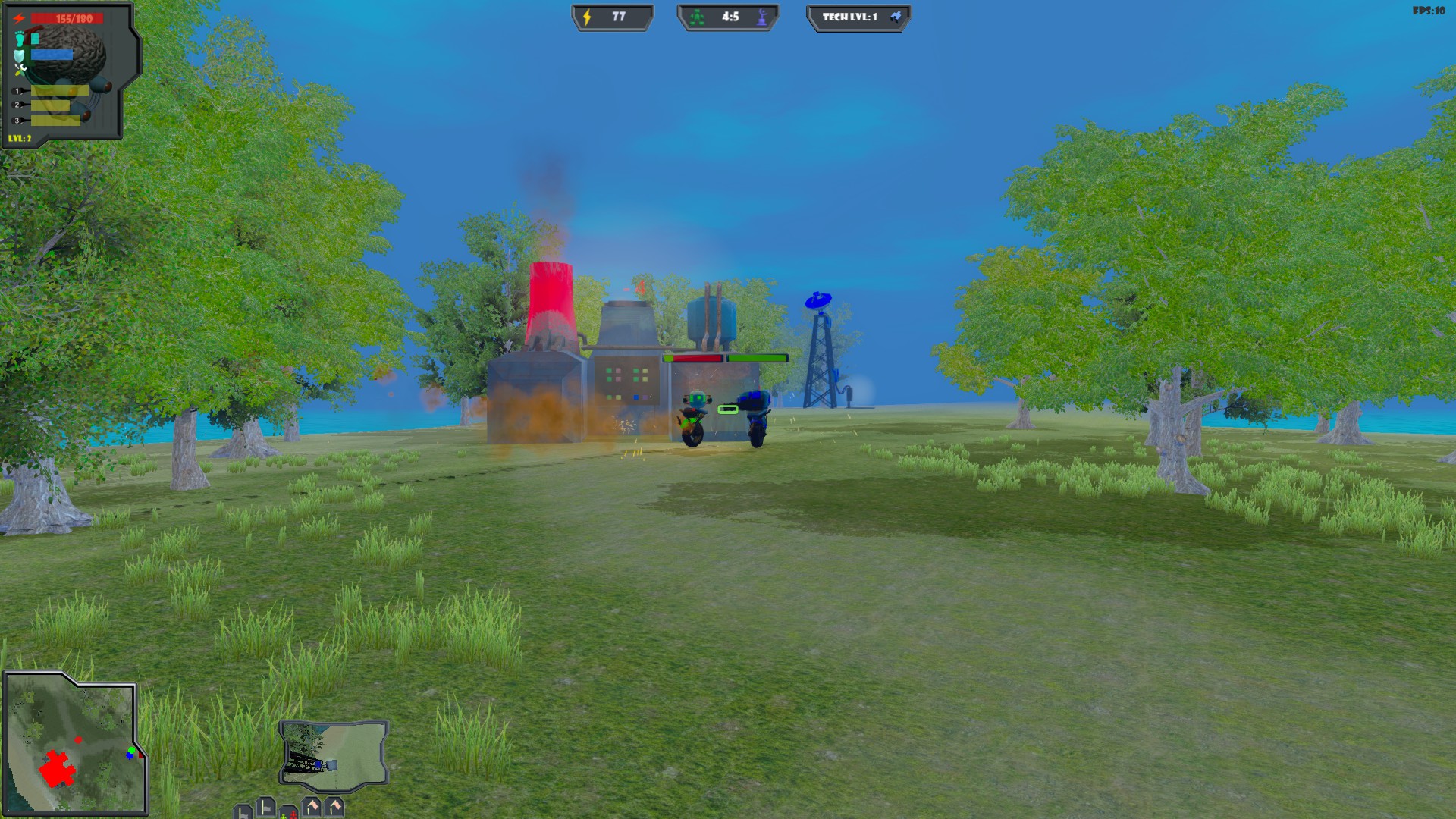Enable the rightmost pink flag rally command

(x=336, y=807)
